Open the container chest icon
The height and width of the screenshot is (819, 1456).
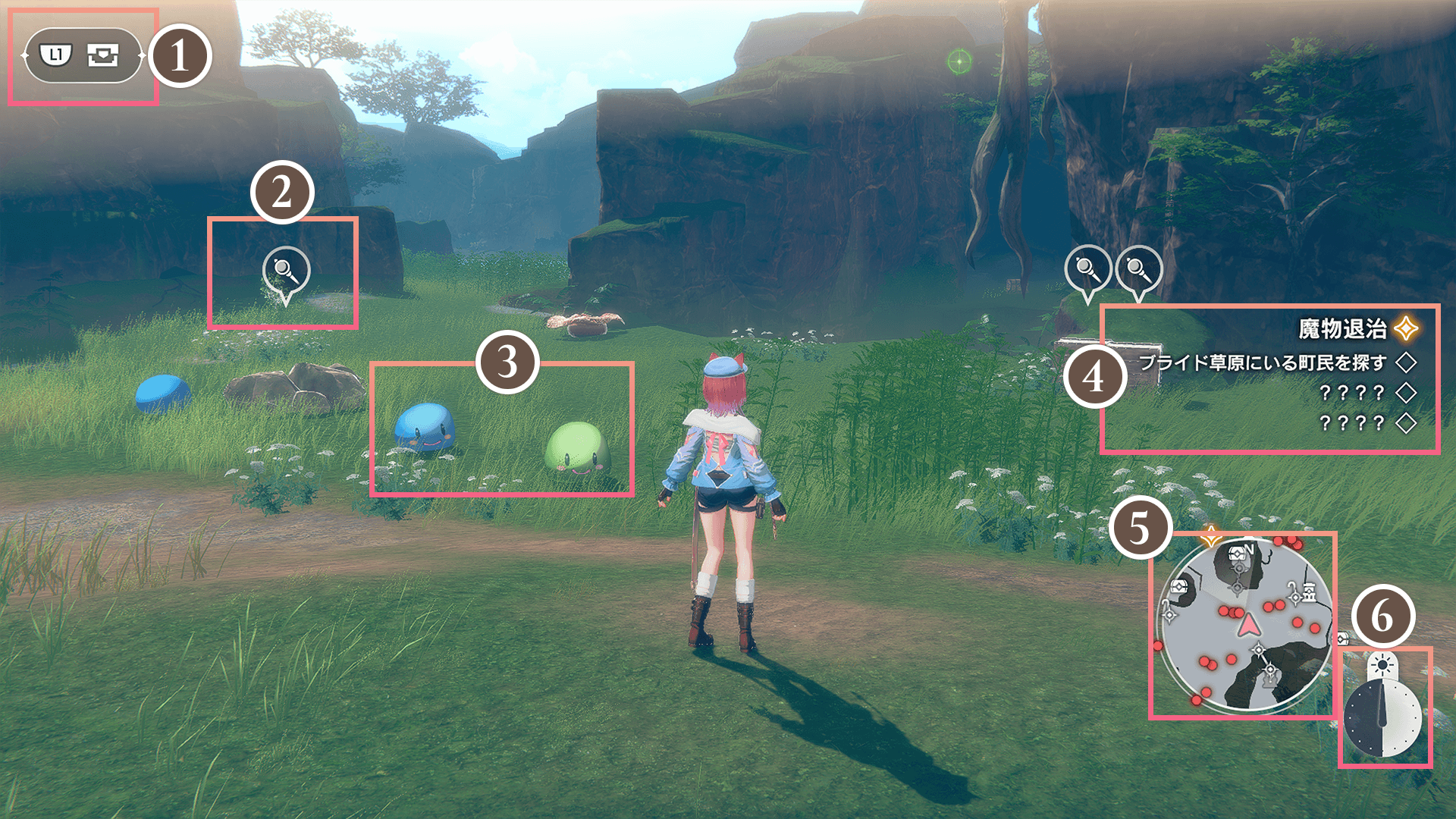[x=102, y=55]
